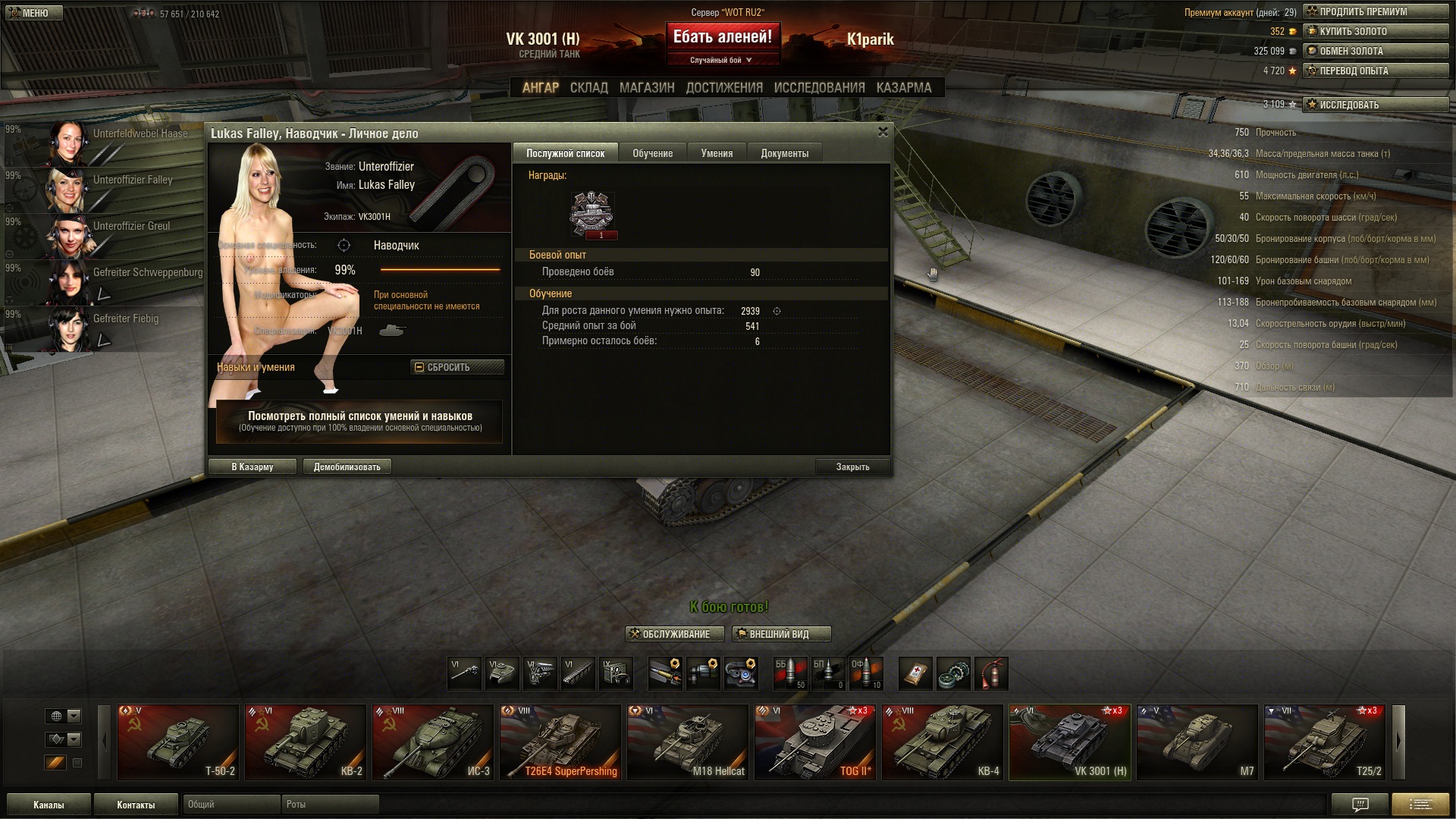The height and width of the screenshot is (819, 1456).
Task: Open the ВНЕШНИЙ ВИД customization
Action: [781, 634]
